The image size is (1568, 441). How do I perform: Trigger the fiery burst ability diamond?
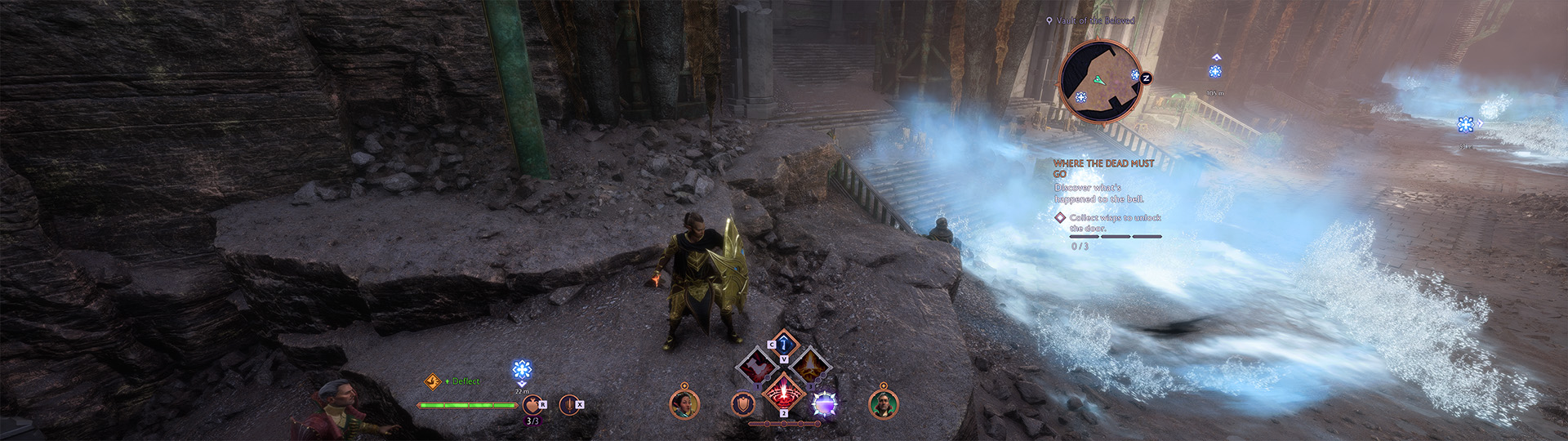pyautogui.click(x=810, y=365)
